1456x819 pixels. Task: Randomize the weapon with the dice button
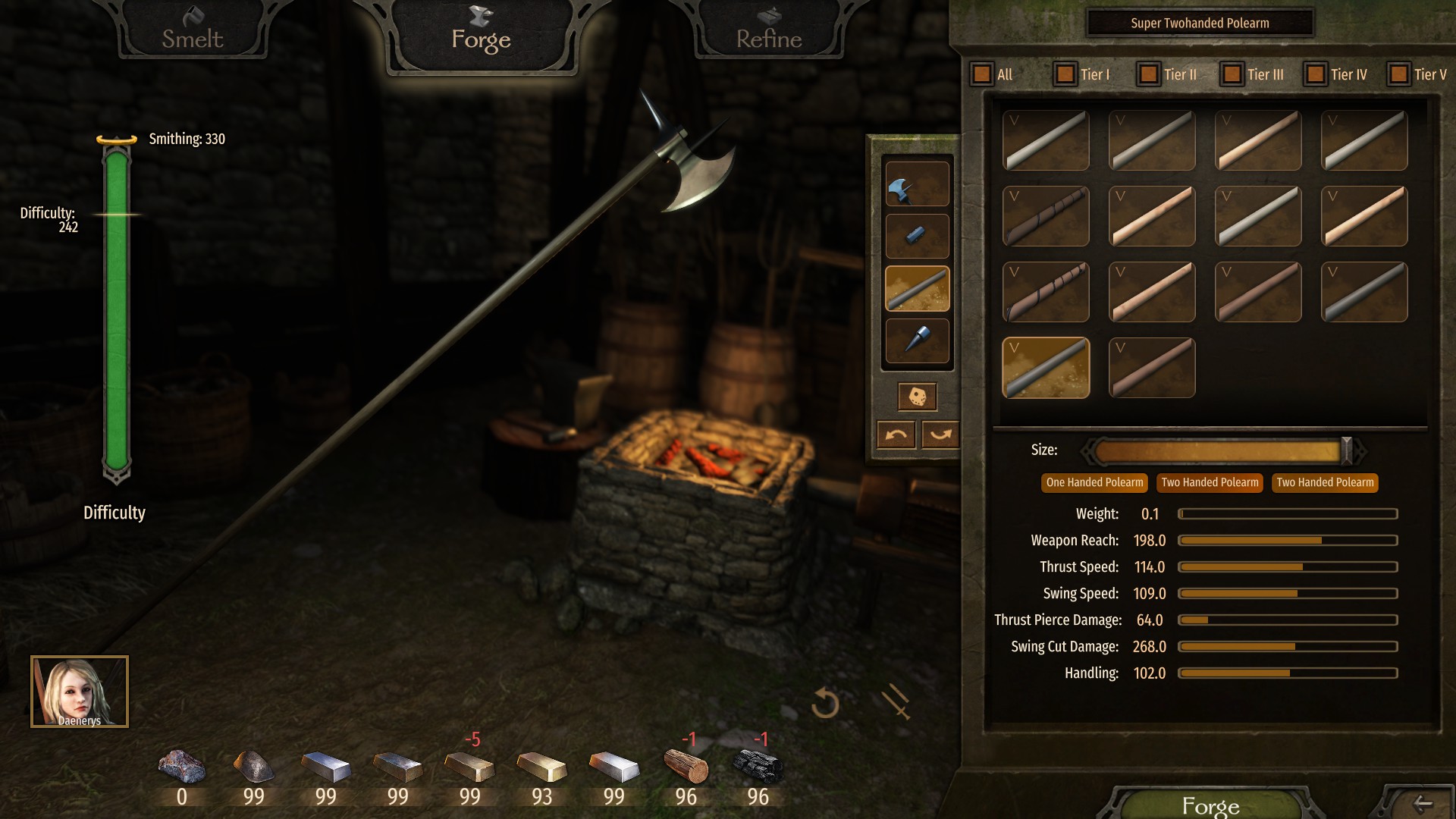(x=917, y=397)
